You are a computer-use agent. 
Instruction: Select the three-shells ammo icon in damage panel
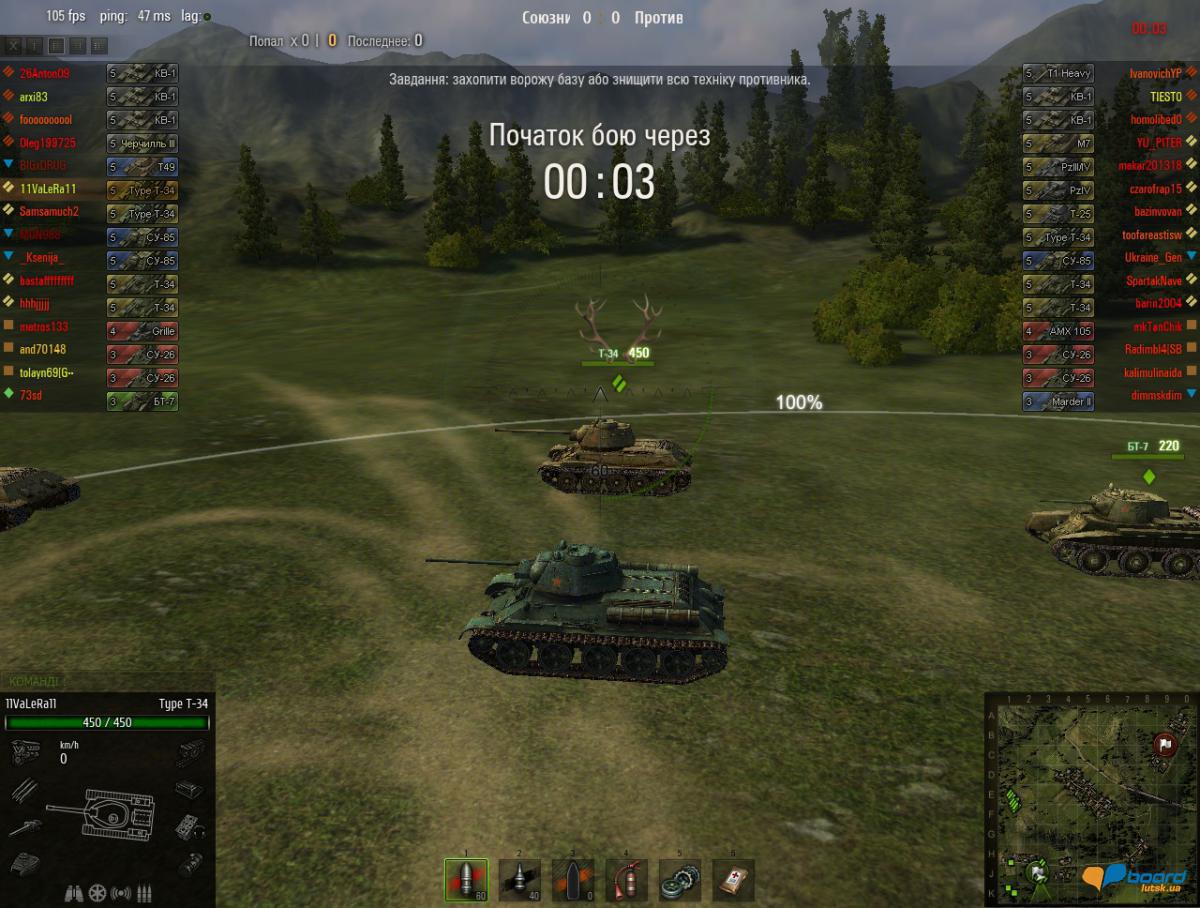pos(145,893)
